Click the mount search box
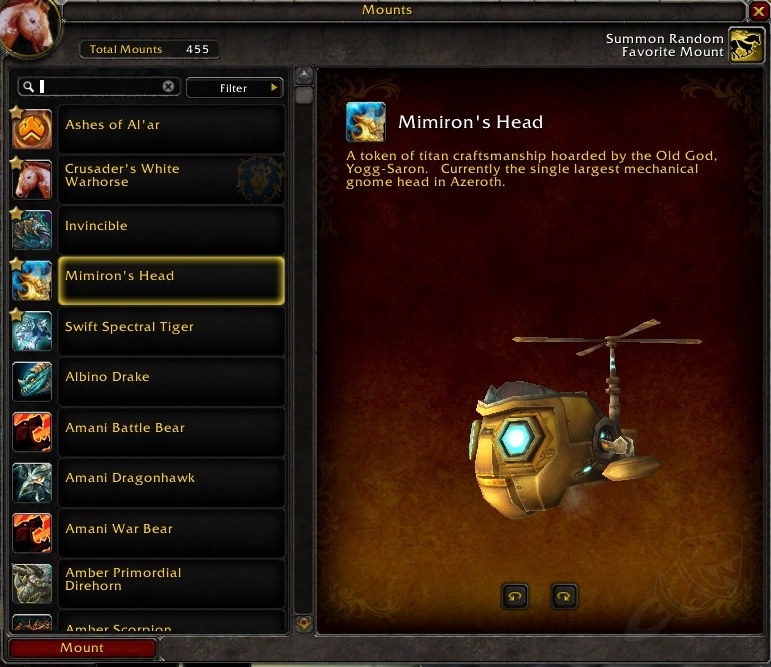The height and width of the screenshot is (667, 771). click(x=100, y=87)
